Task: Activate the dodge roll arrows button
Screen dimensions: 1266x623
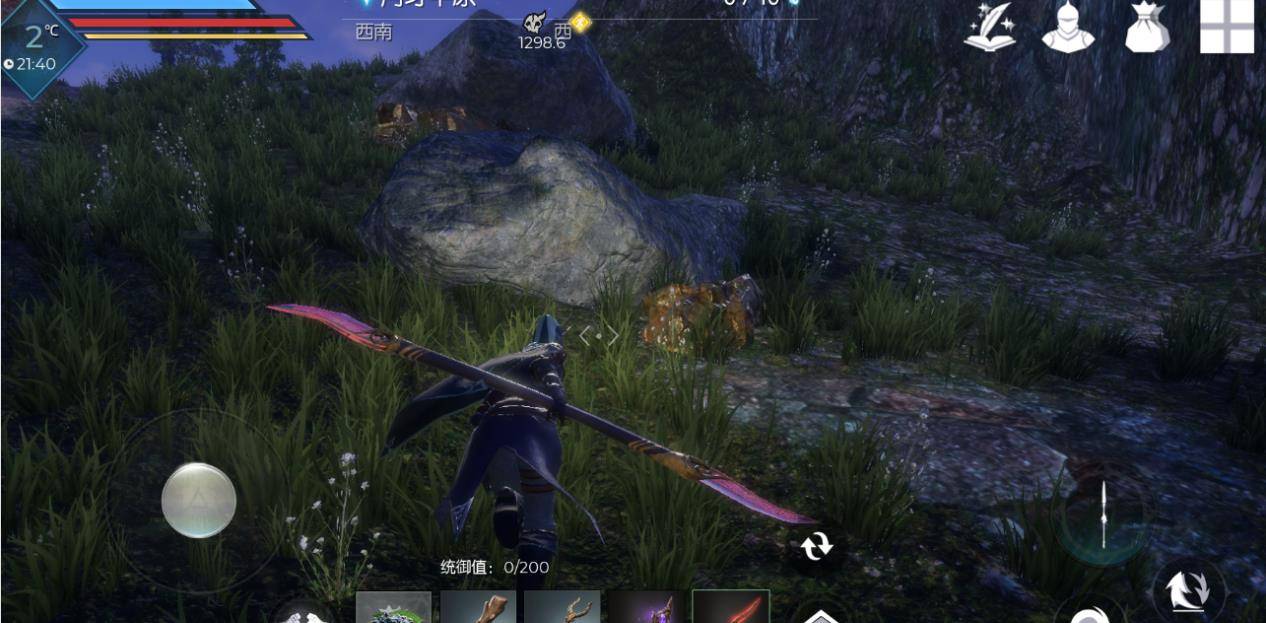Action: click(1189, 589)
